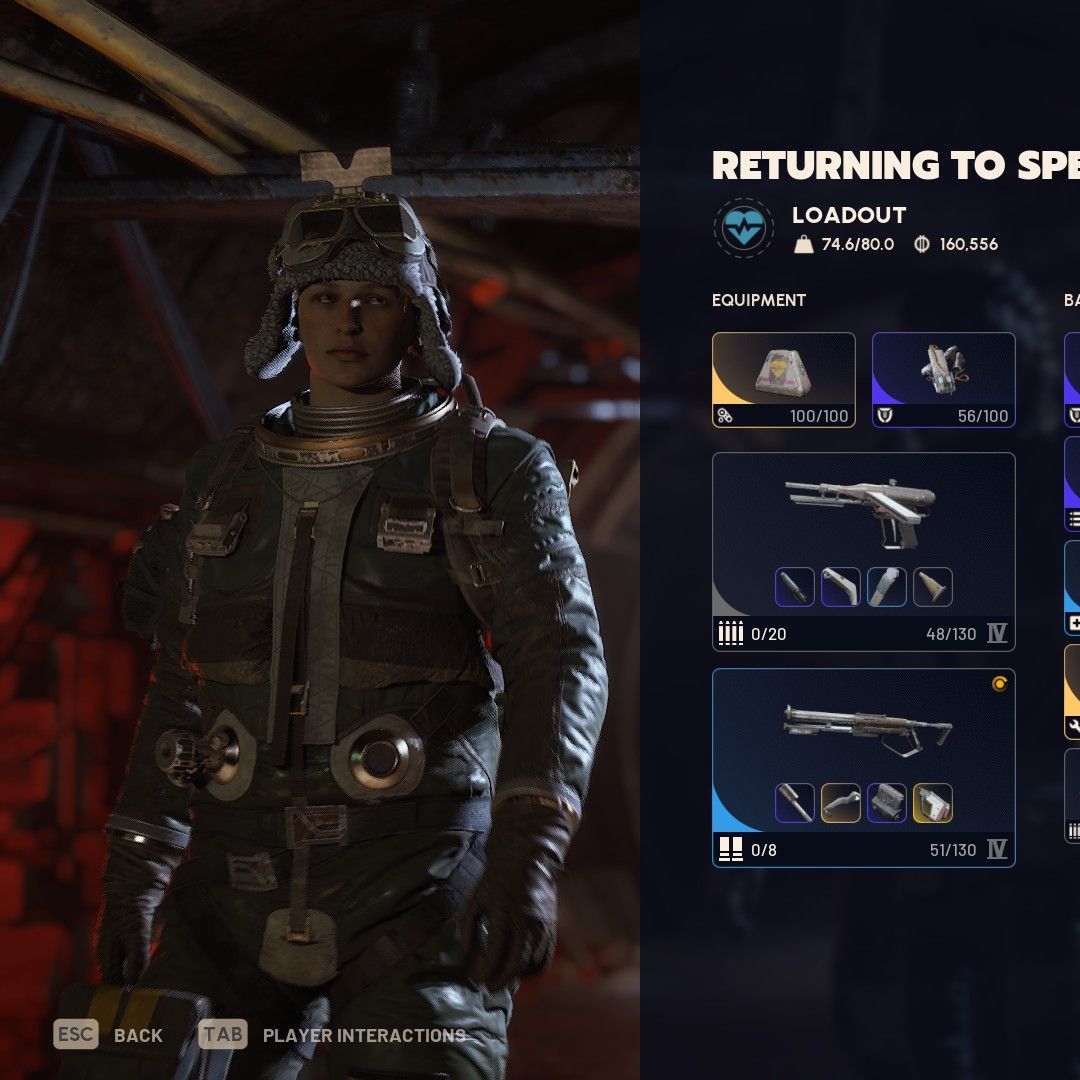Select the pistol weapon slot
This screenshot has width=1080, height=1080.
(x=863, y=510)
